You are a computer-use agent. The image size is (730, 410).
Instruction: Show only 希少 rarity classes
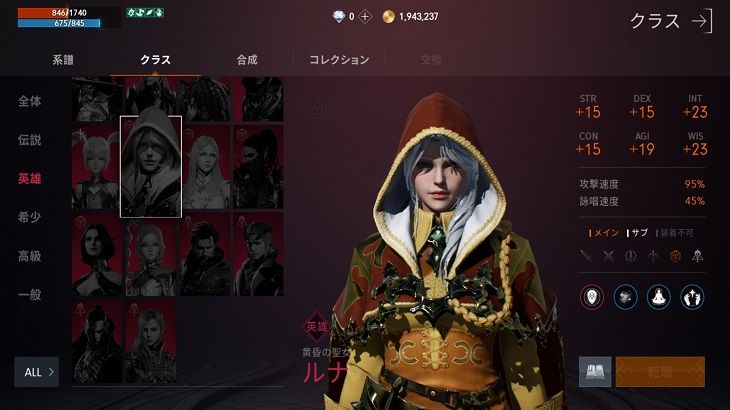click(30, 217)
